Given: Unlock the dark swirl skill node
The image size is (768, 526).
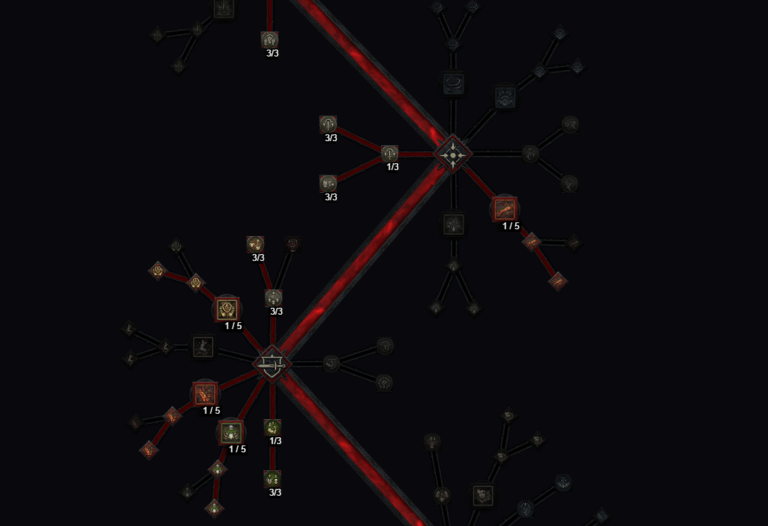Looking at the screenshot, I should [x=453, y=84].
